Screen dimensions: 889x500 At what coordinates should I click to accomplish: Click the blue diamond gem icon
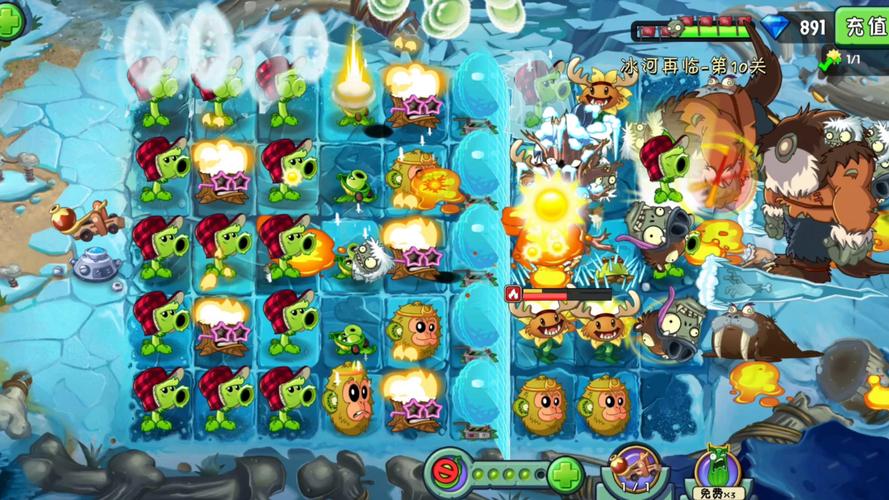774,27
